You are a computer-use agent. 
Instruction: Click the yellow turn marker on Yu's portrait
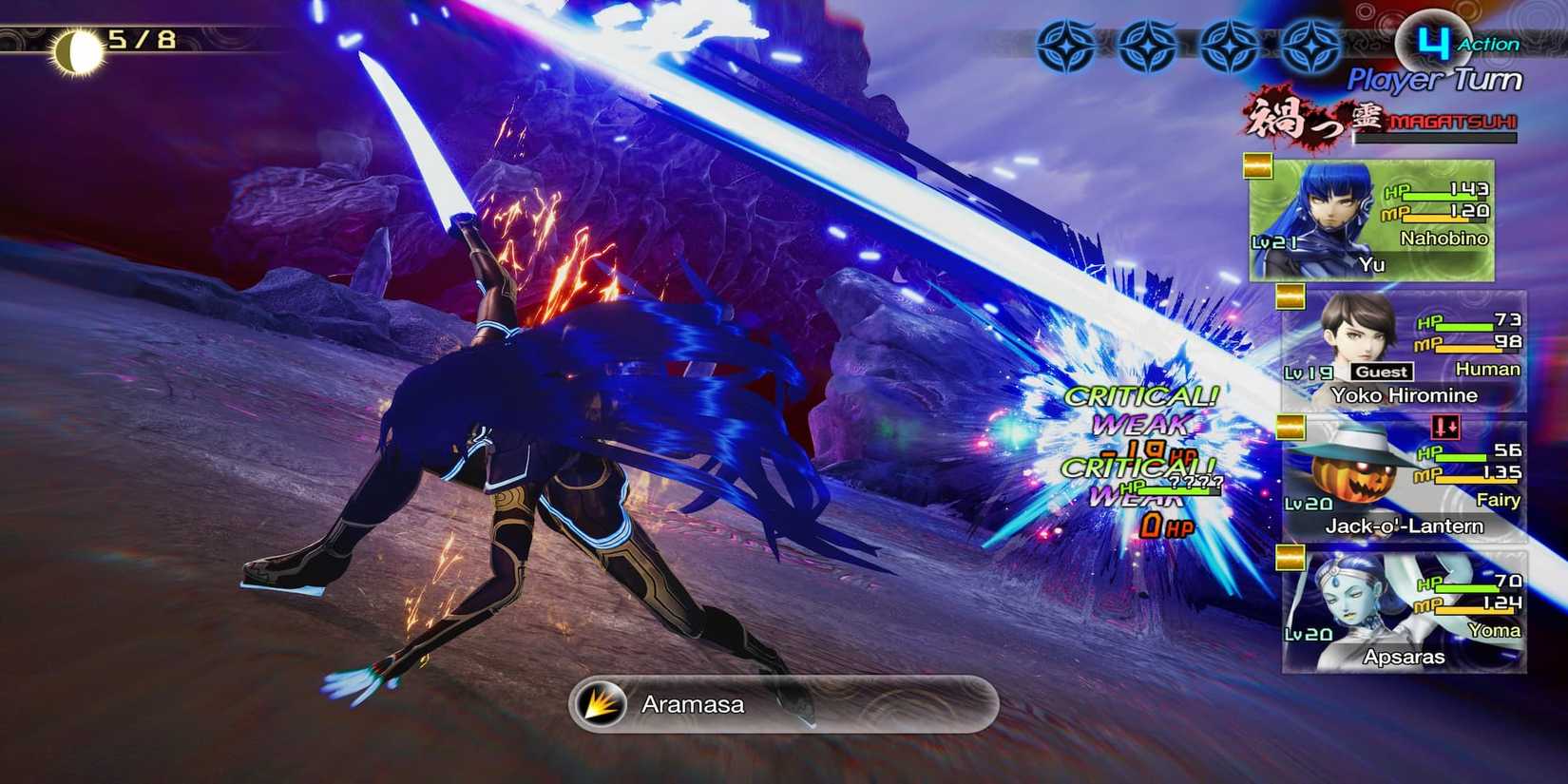click(x=1260, y=166)
